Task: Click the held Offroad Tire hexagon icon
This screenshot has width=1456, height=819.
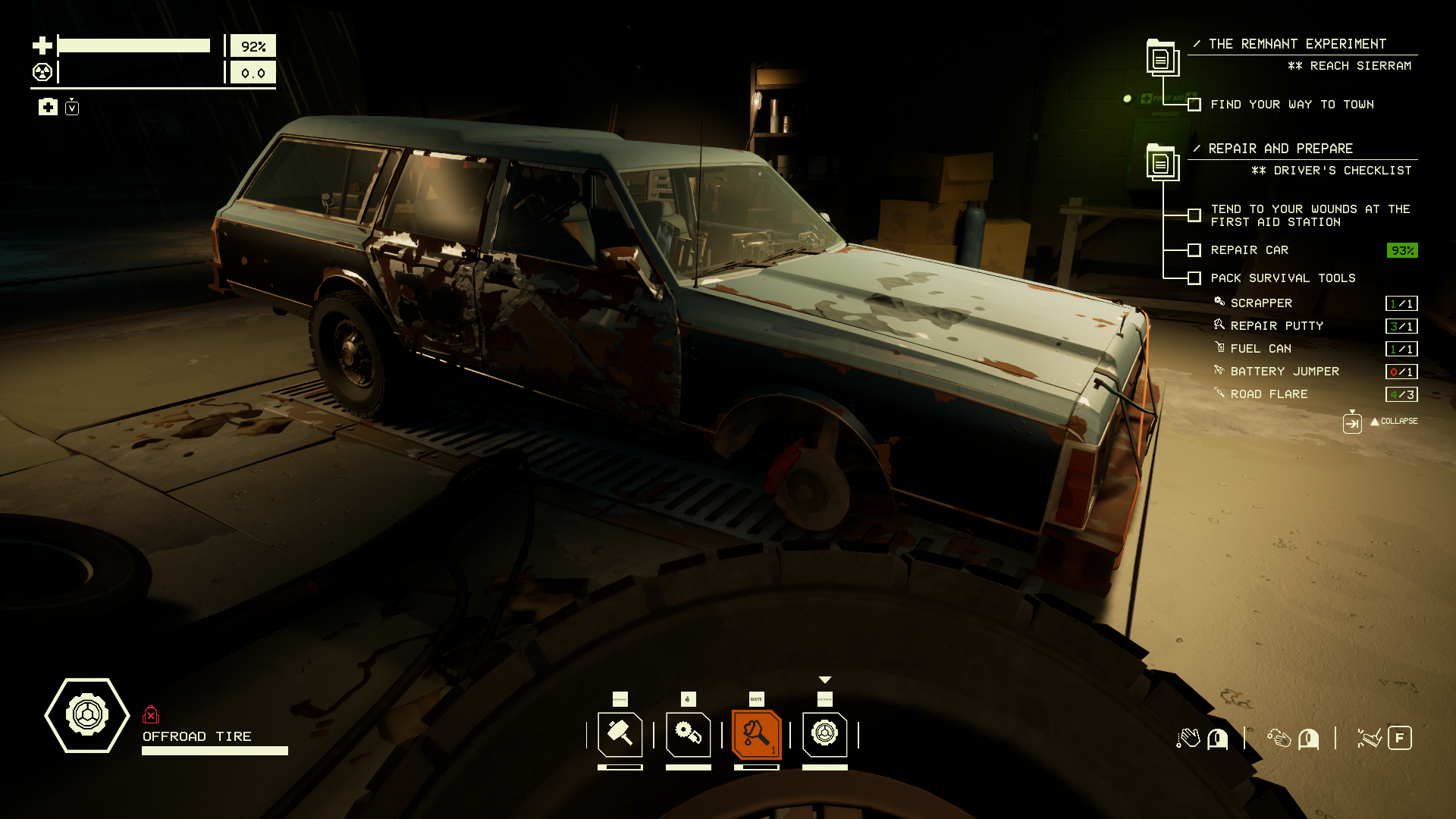Action: pyautogui.click(x=87, y=714)
